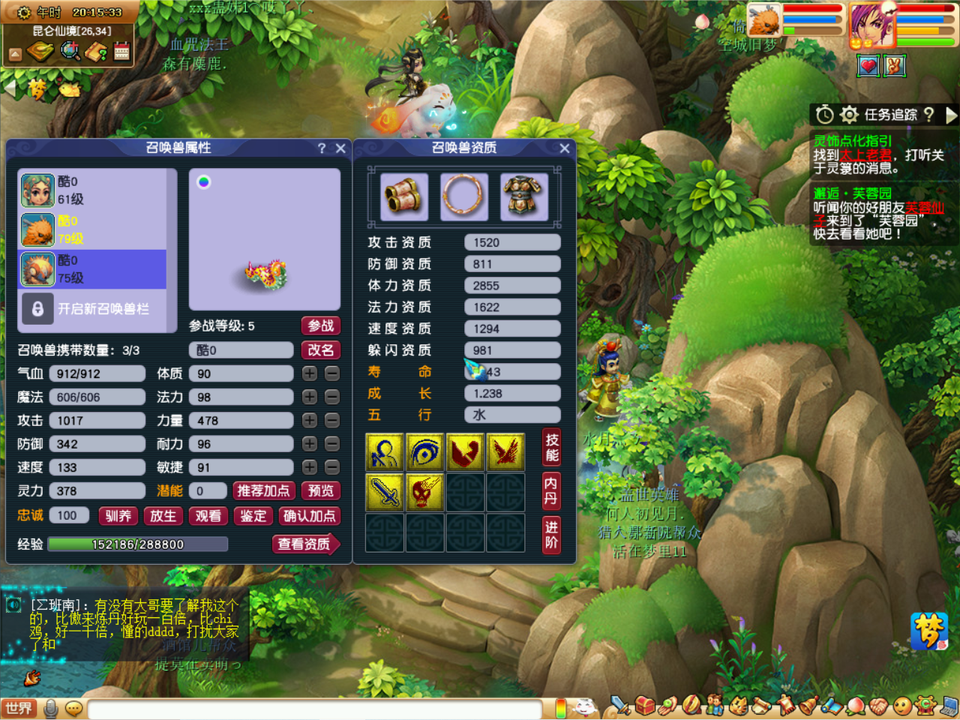
Task: Rename the pet with 改名
Action: (320, 350)
